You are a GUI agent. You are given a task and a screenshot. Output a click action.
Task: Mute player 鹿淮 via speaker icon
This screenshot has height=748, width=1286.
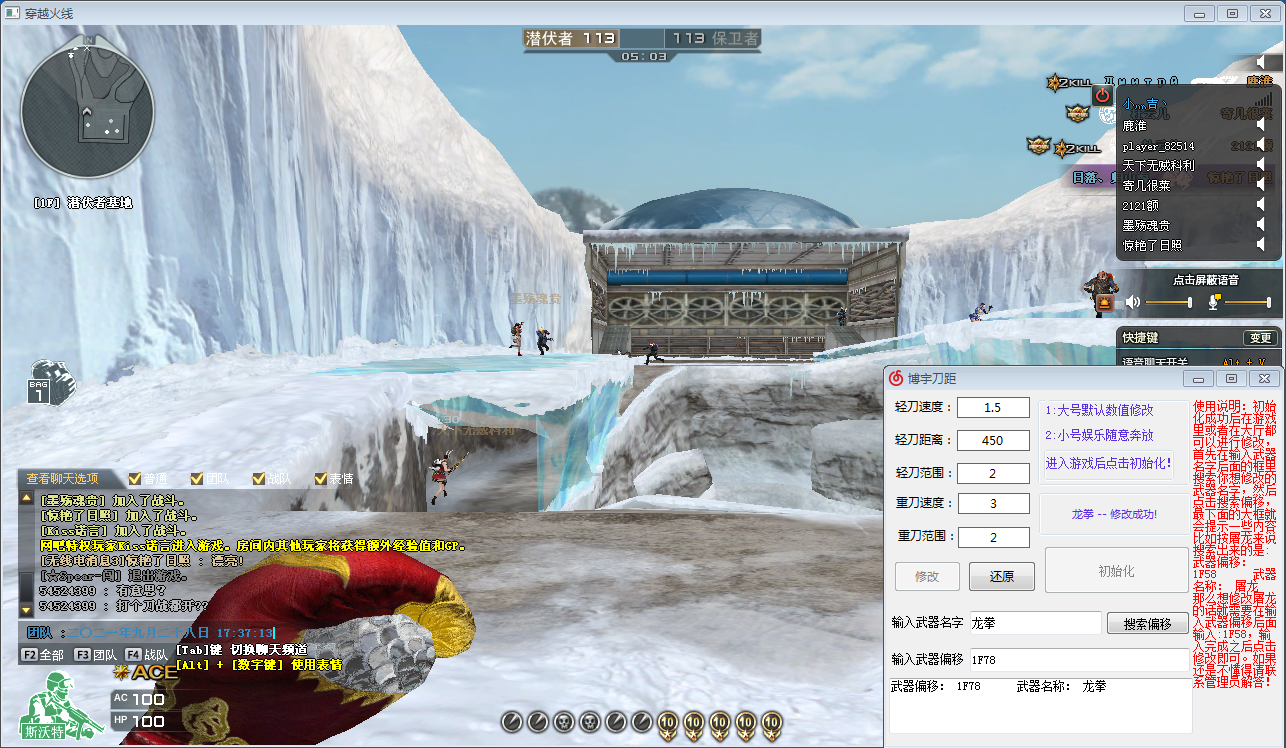1262,126
